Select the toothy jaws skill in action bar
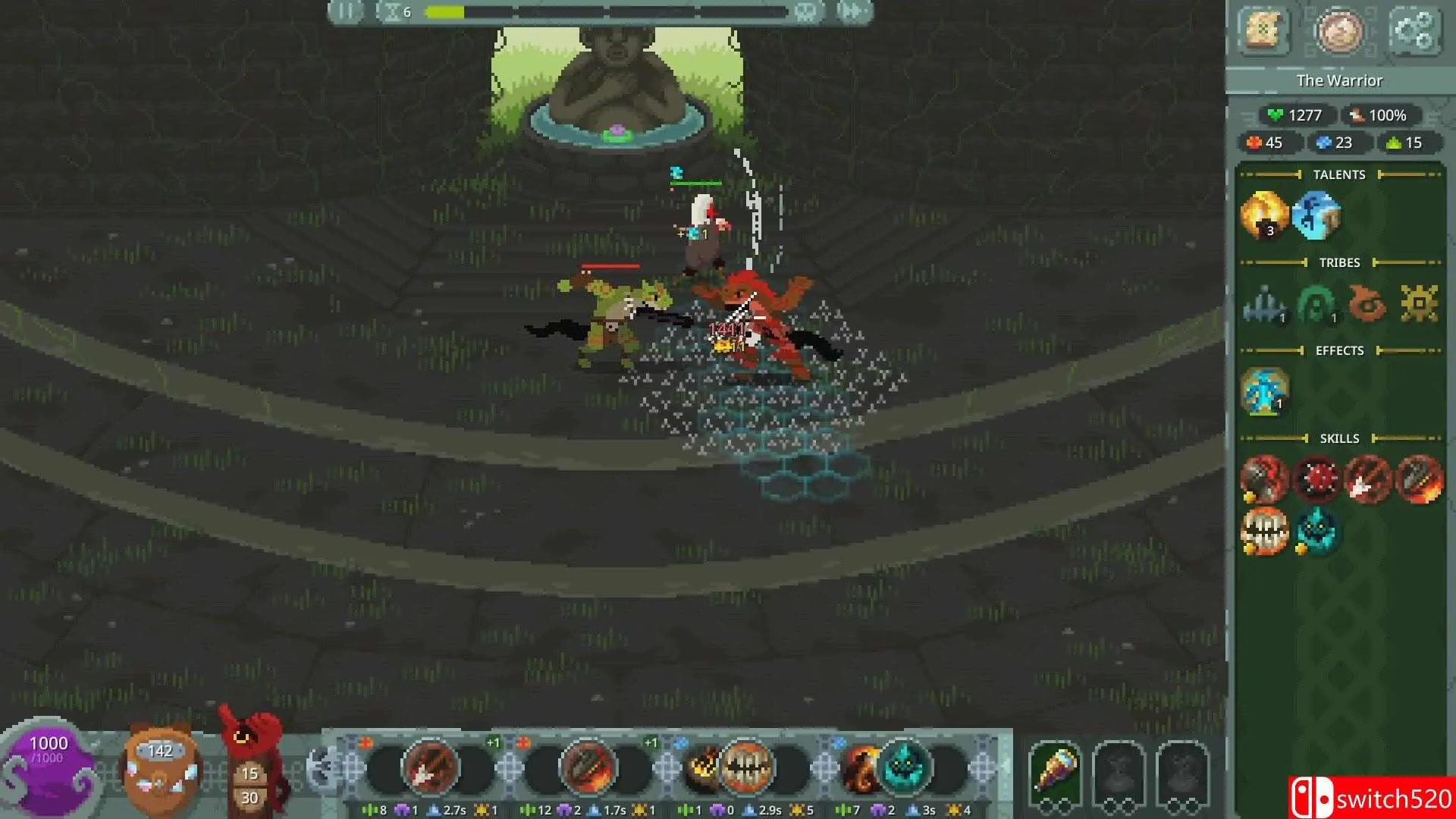1456x819 pixels. coord(745,767)
